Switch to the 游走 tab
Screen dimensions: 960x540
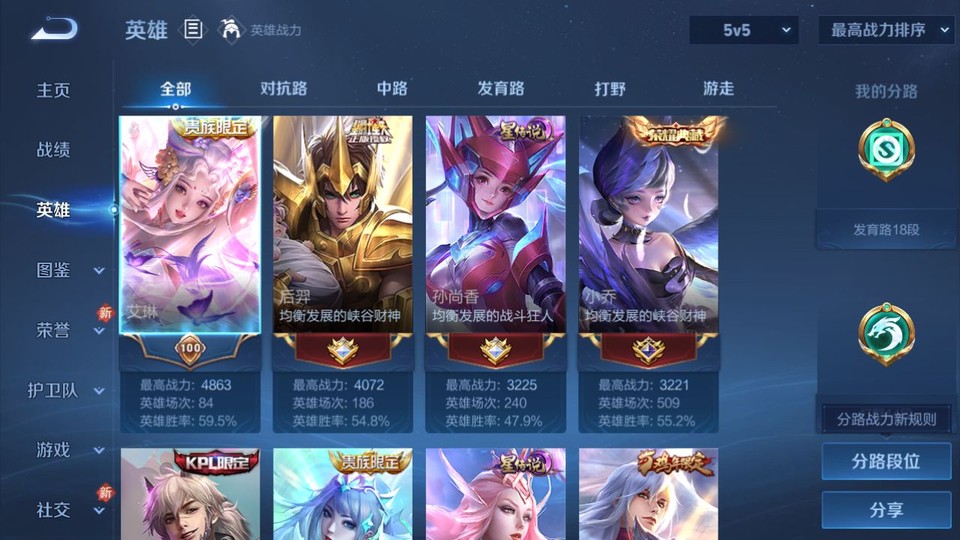(x=718, y=88)
